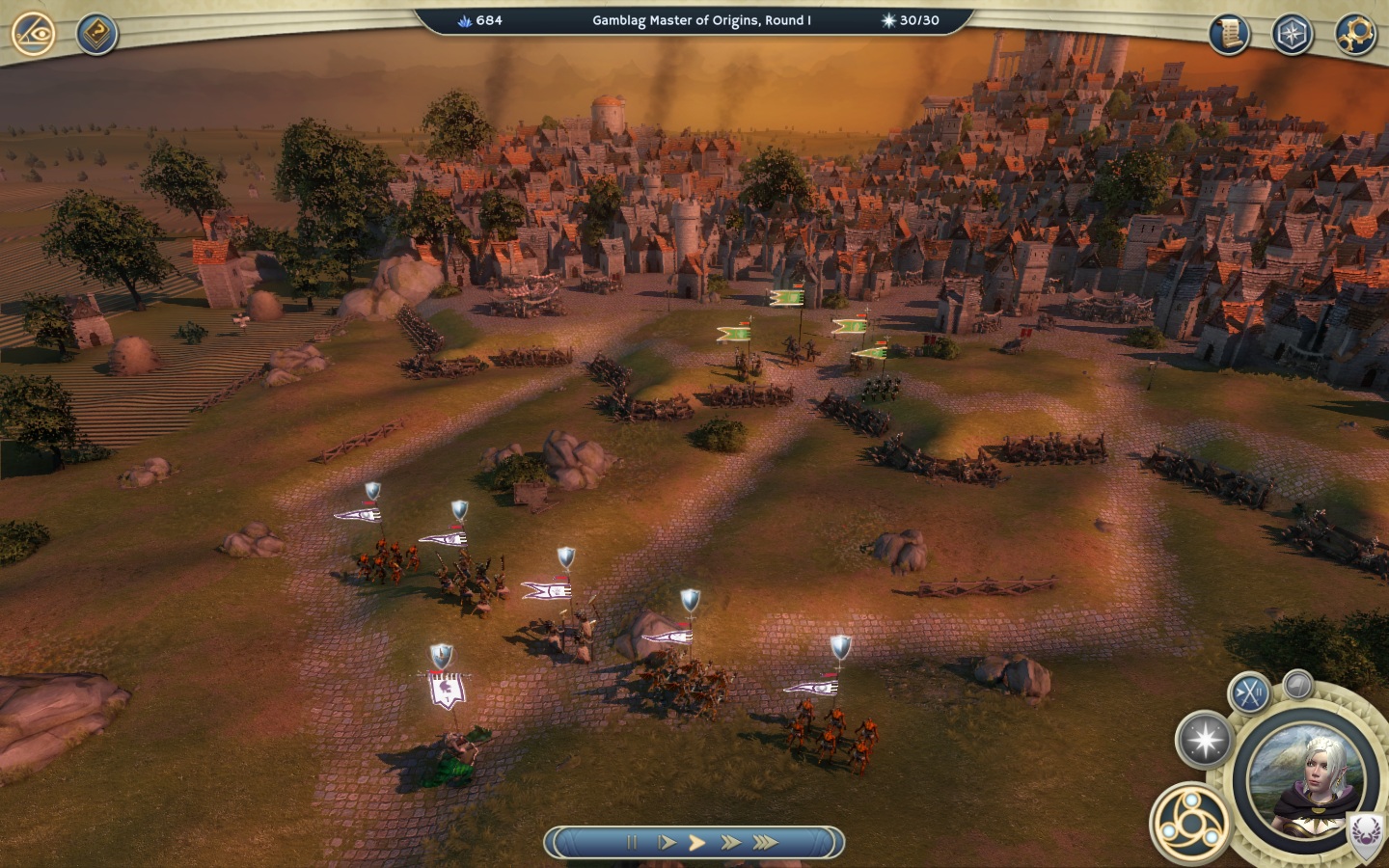Step the combat forward one action
Viewport: 1389px width, 868px height.
[666, 842]
